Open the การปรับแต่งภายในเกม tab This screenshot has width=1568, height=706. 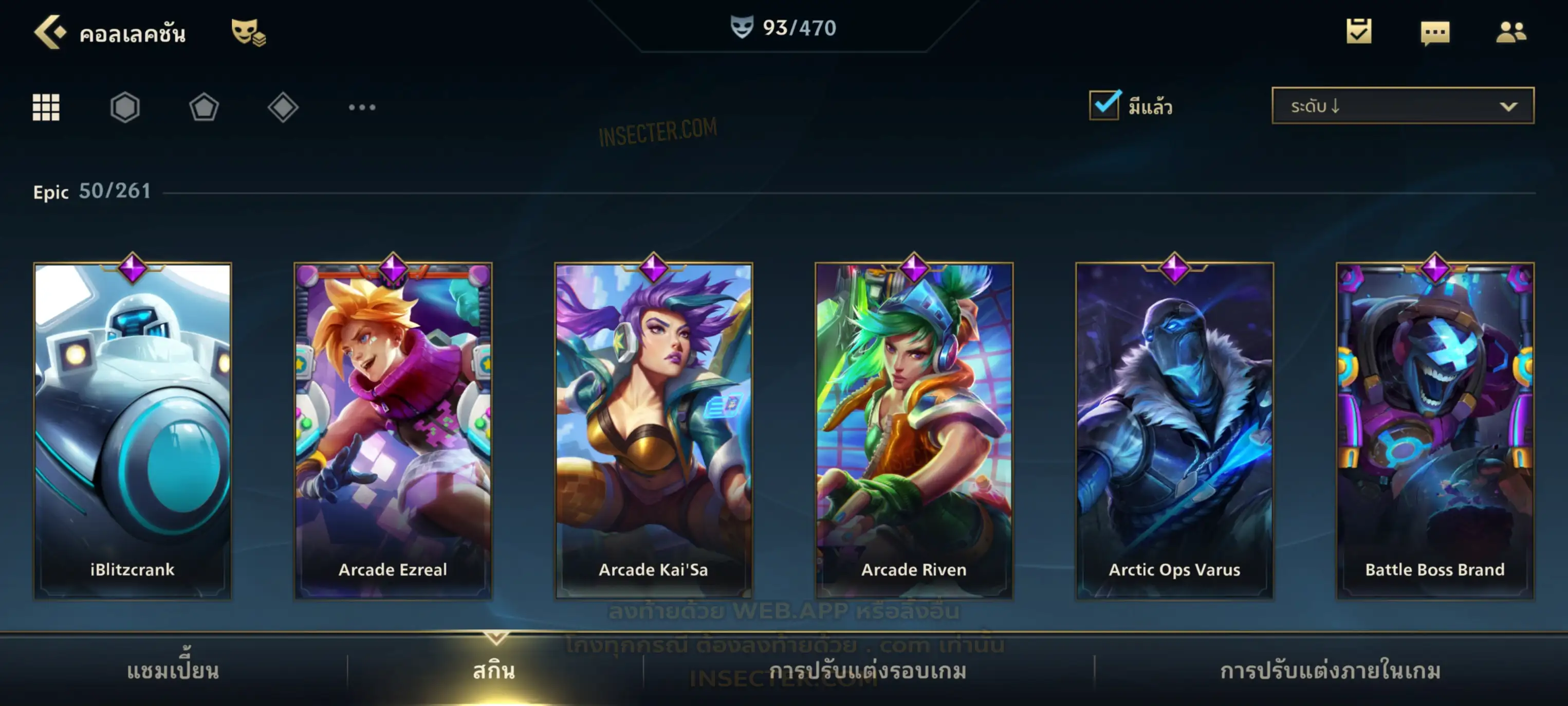pos(1331,671)
